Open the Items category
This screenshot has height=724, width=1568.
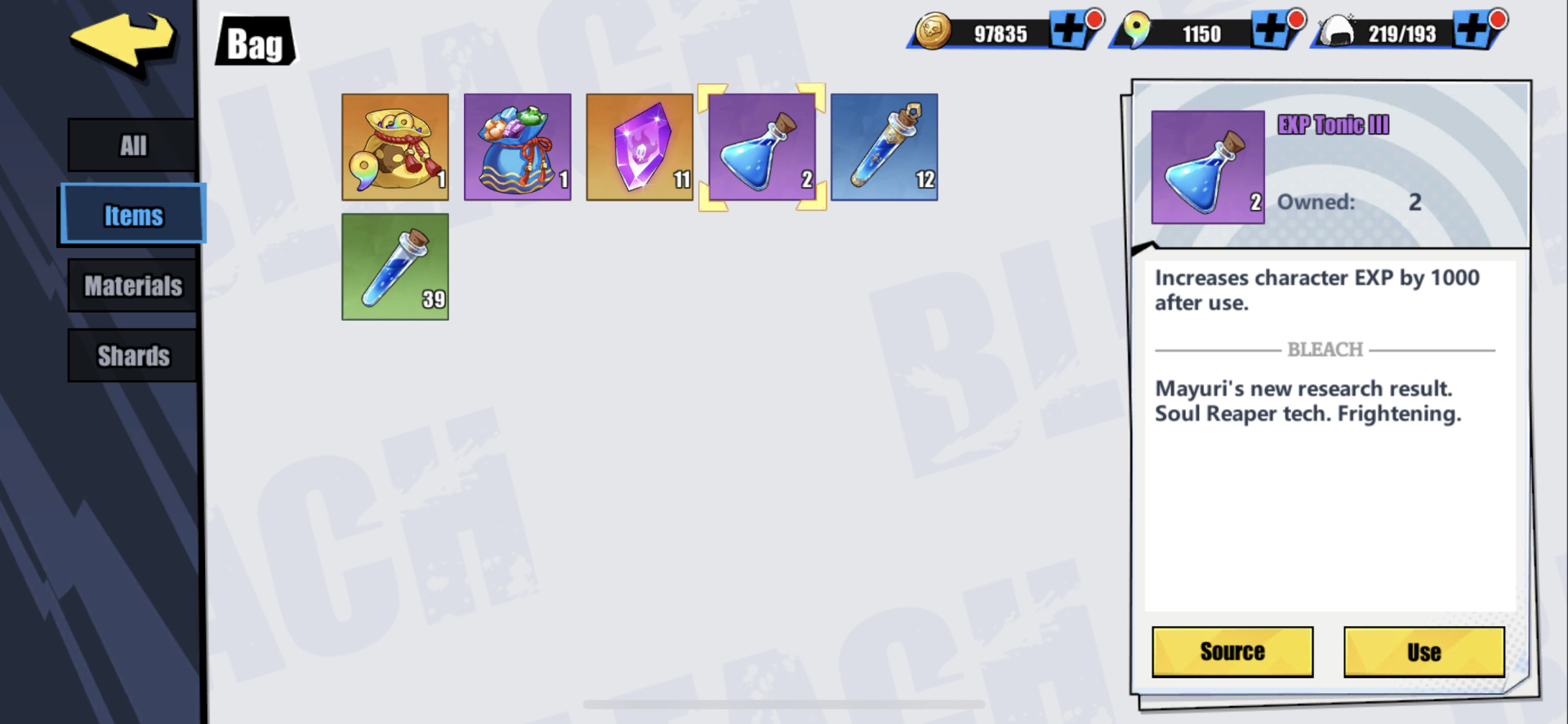click(x=131, y=214)
